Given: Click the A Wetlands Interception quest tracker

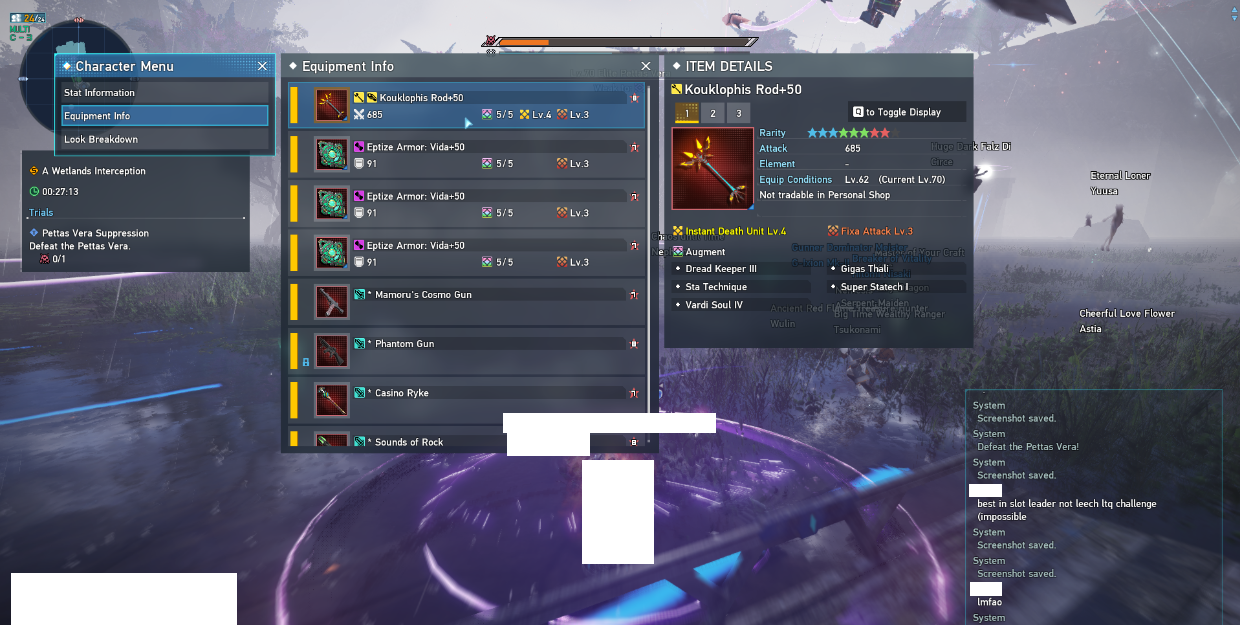Looking at the screenshot, I should [x=94, y=171].
